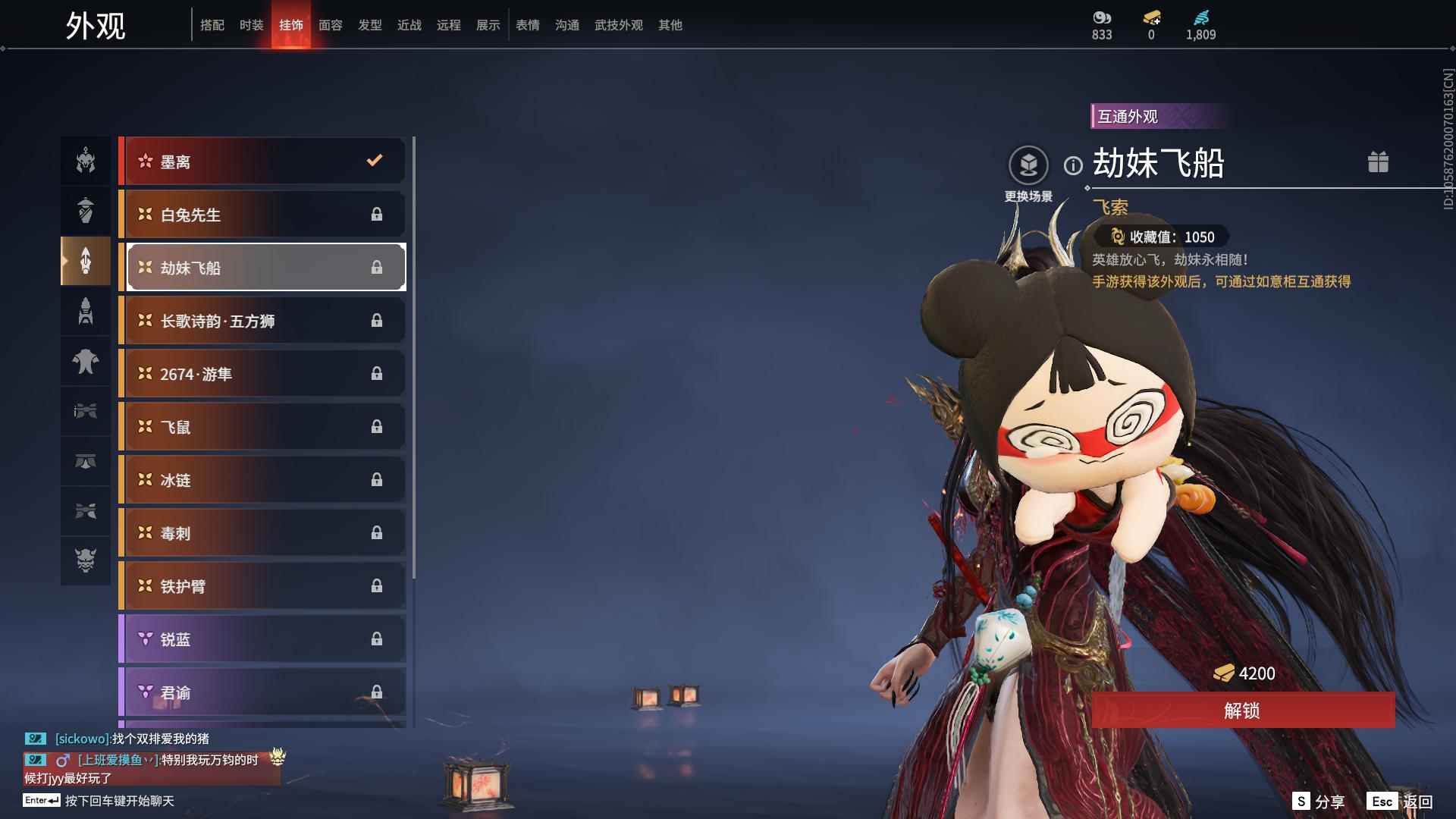Click the 更换场景 scene change icon
The width and height of the screenshot is (1456, 819).
[1028, 165]
